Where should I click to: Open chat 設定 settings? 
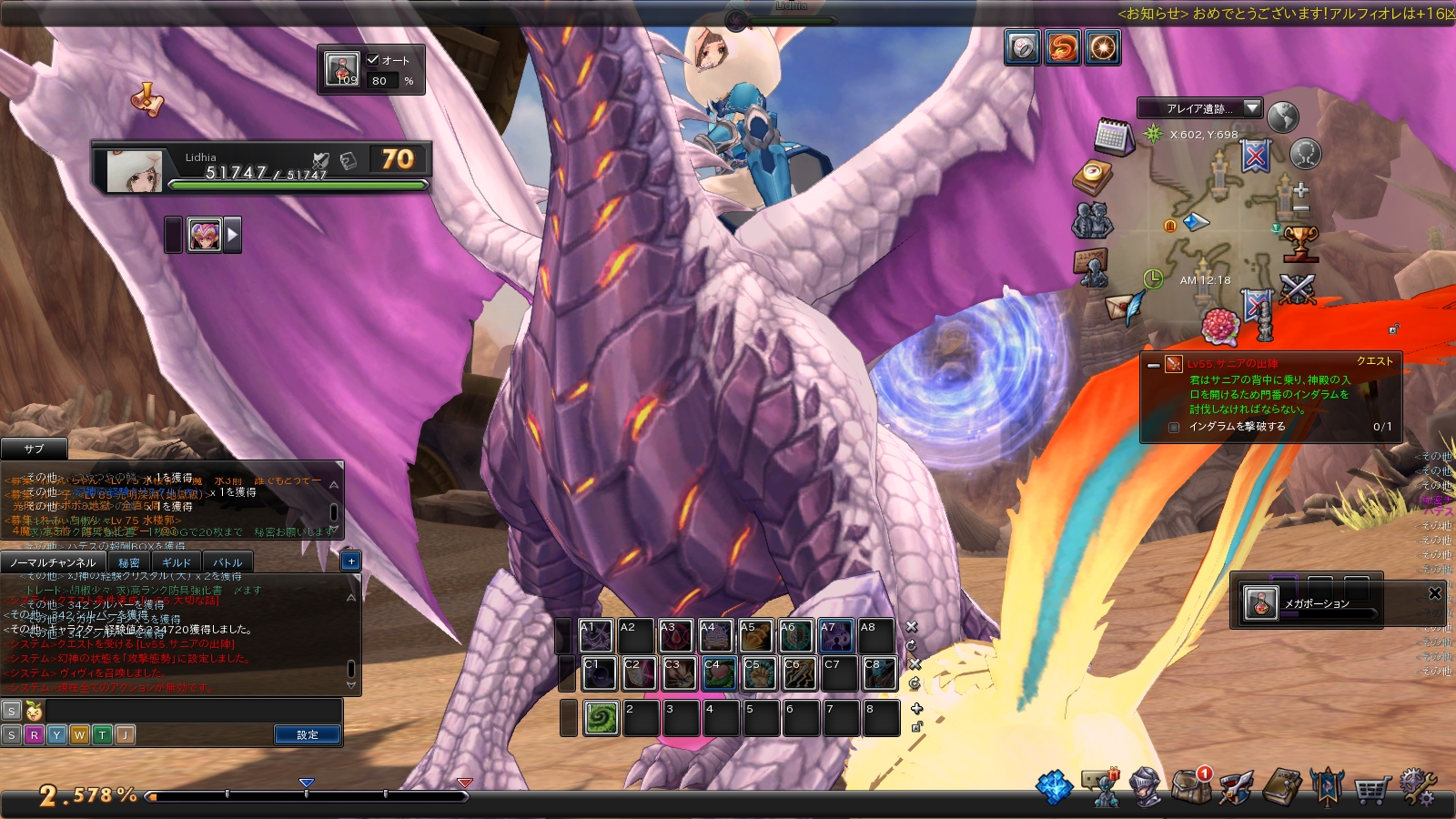(x=308, y=734)
